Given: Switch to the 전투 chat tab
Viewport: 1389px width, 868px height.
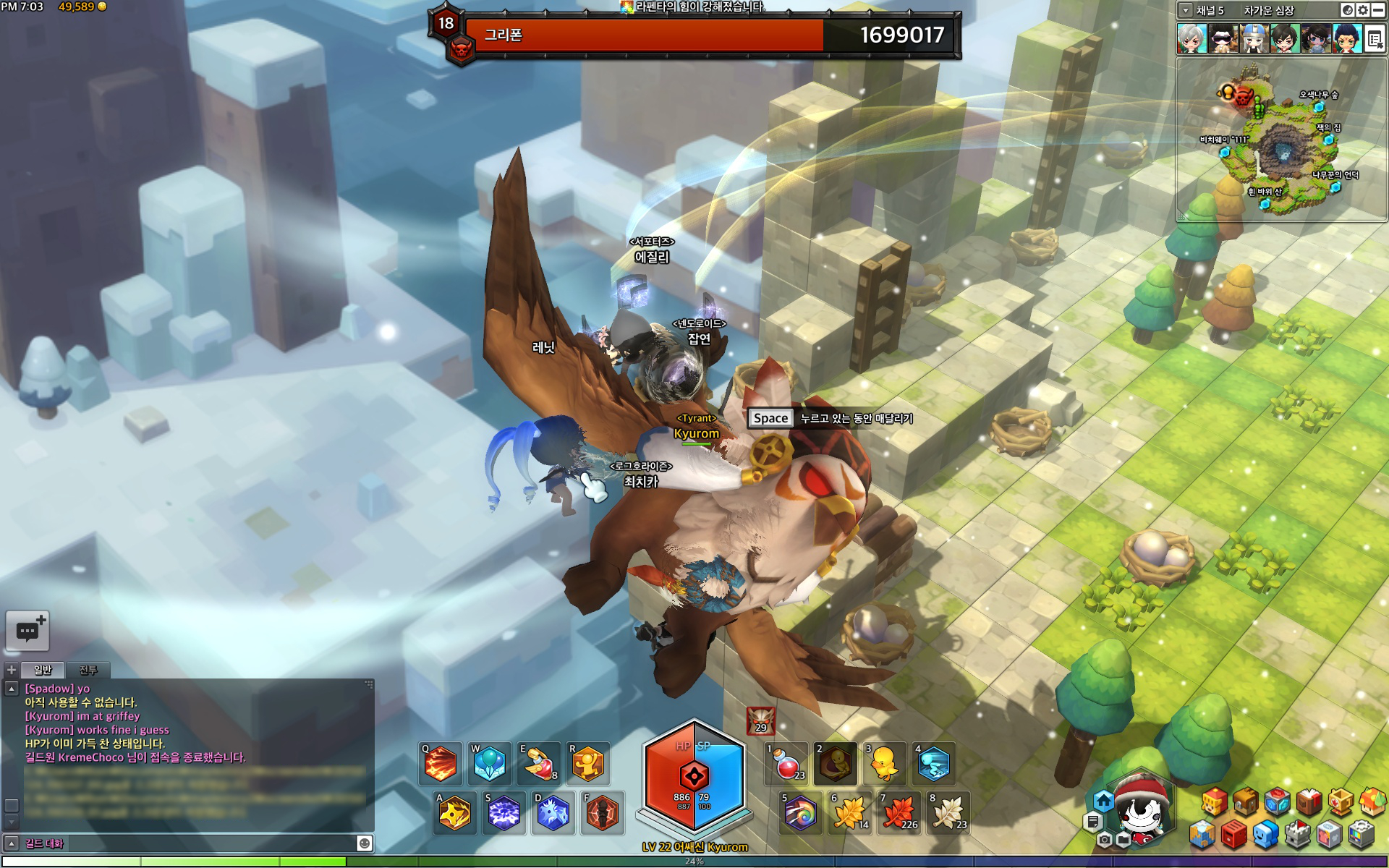Looking at the screenshot, I should coord(88,670).
